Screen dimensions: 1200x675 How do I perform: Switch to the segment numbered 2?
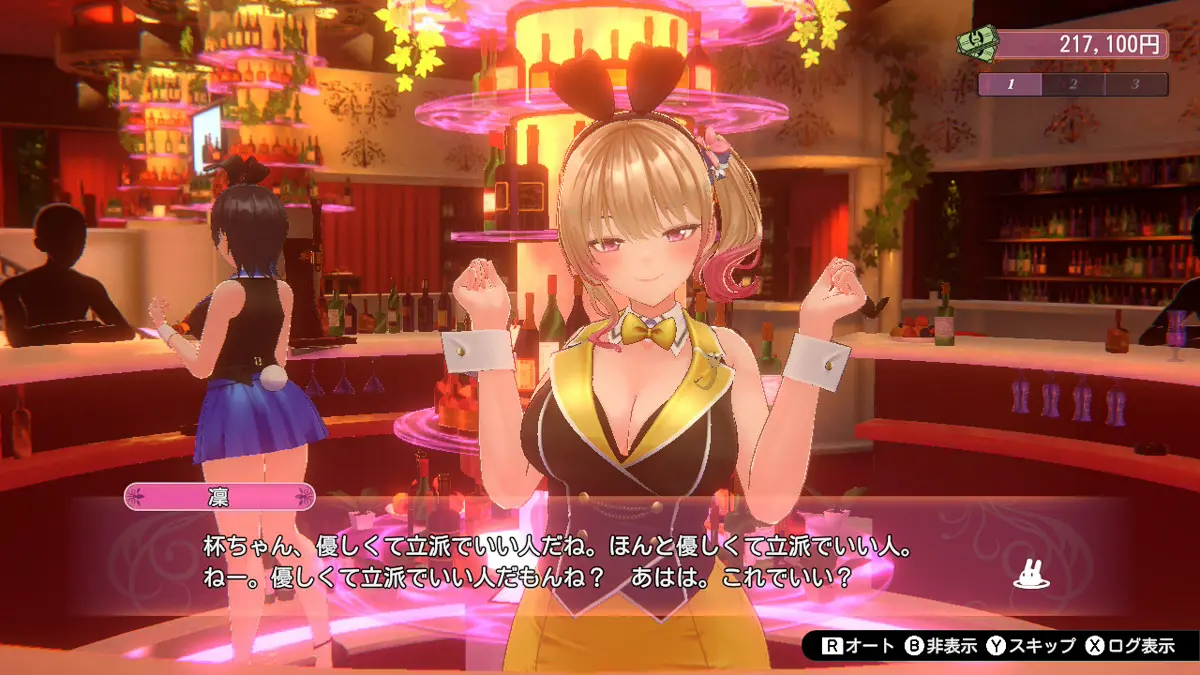pyautogui.click(x=1073, y=84)
